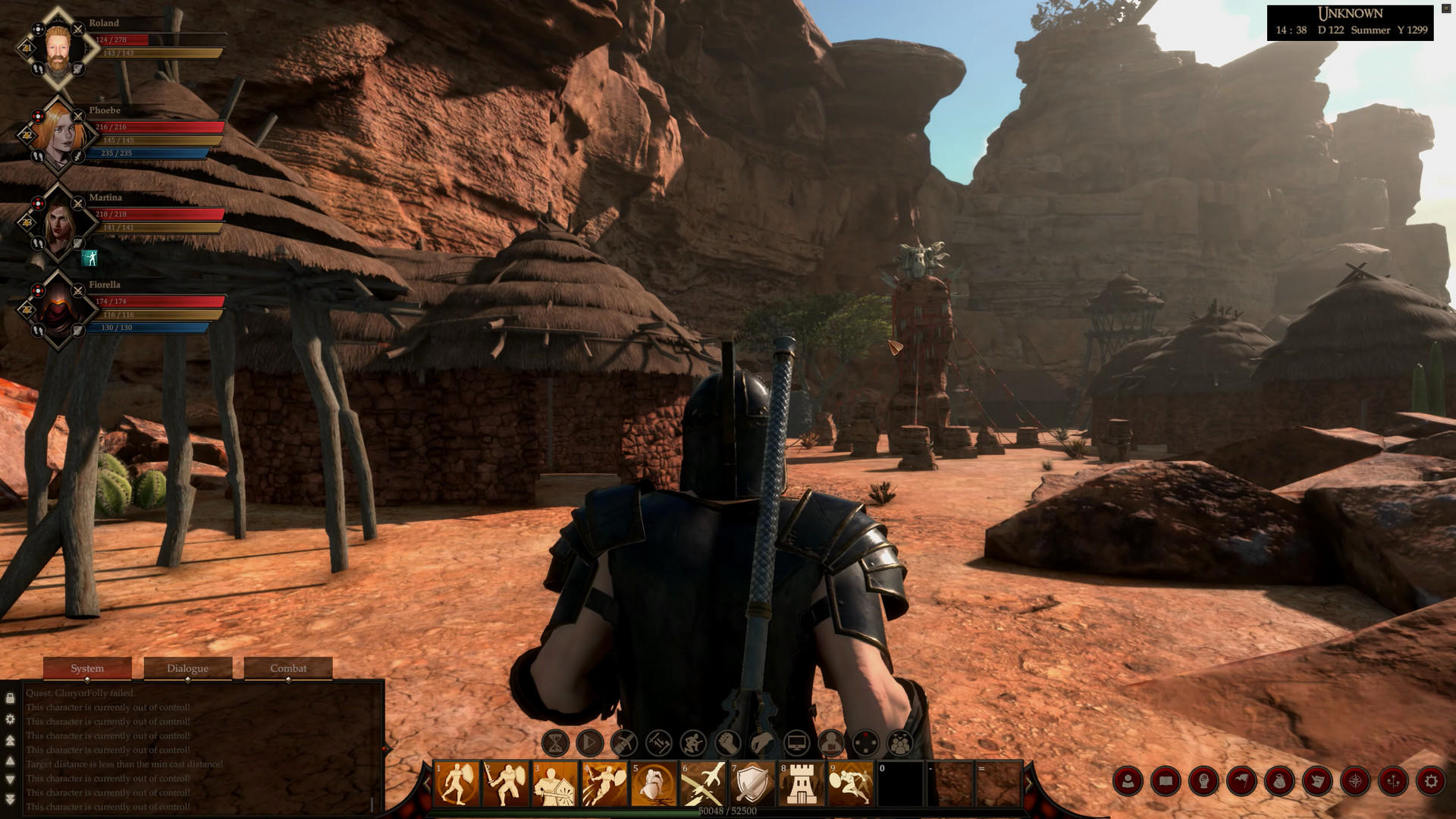Collapse chat with double-arrow down button

click(11, 799)
